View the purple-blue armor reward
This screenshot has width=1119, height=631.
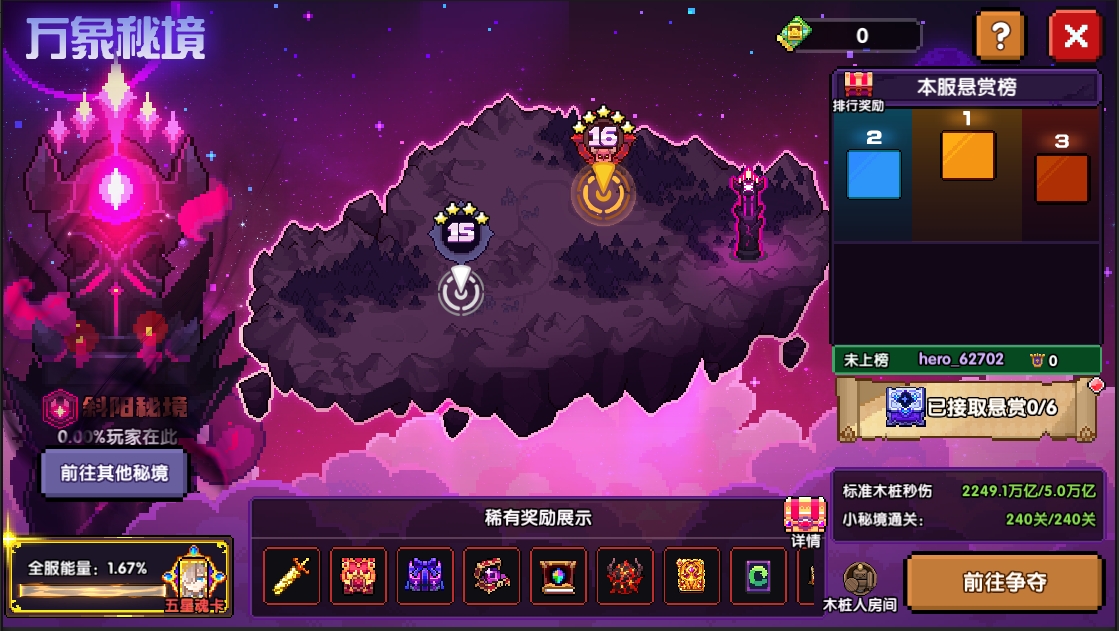(x=425, y=576)
